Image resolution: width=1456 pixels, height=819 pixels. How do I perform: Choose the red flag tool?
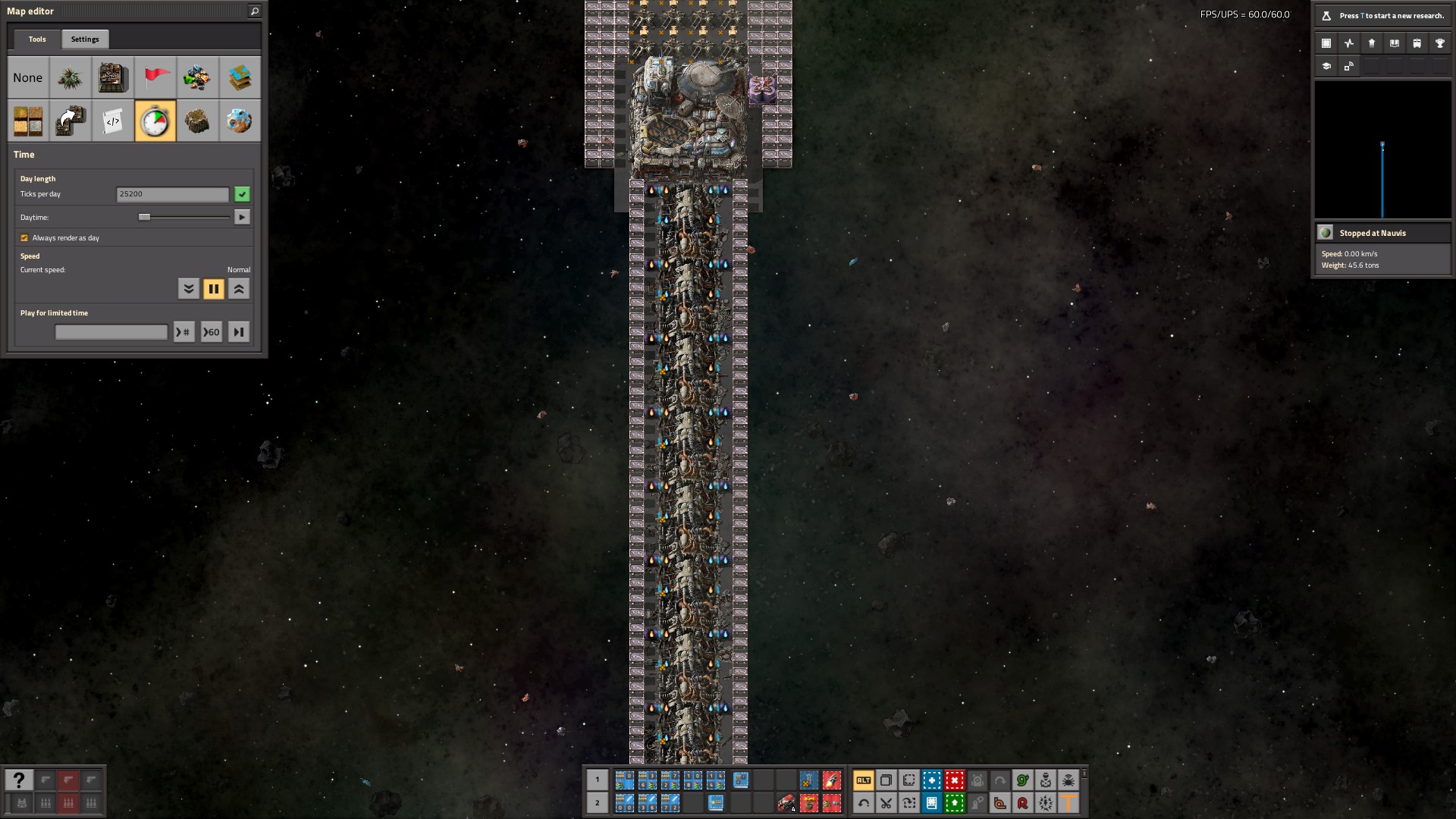click(155, 78)
